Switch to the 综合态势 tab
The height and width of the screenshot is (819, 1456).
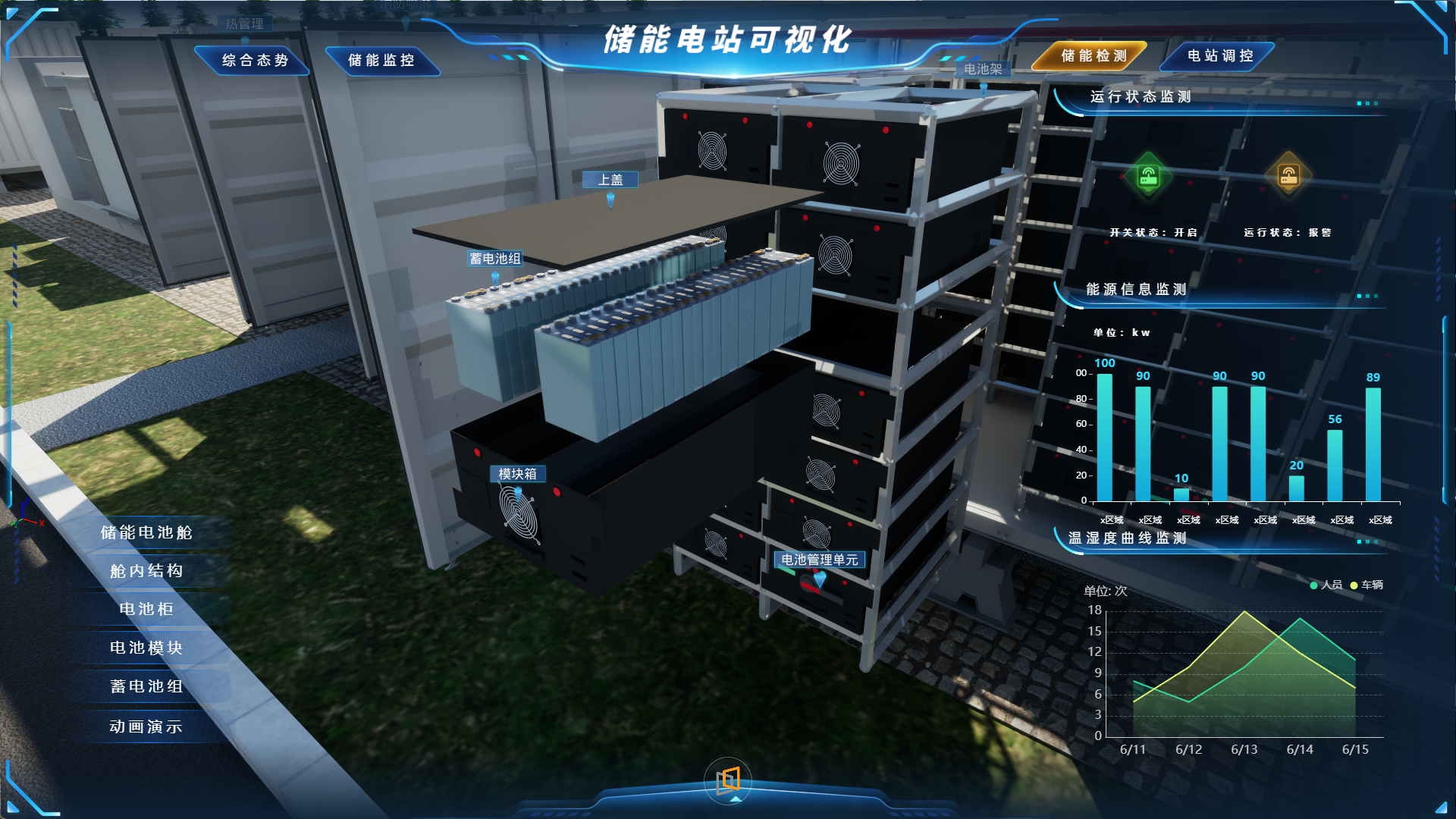click(255, 61)
